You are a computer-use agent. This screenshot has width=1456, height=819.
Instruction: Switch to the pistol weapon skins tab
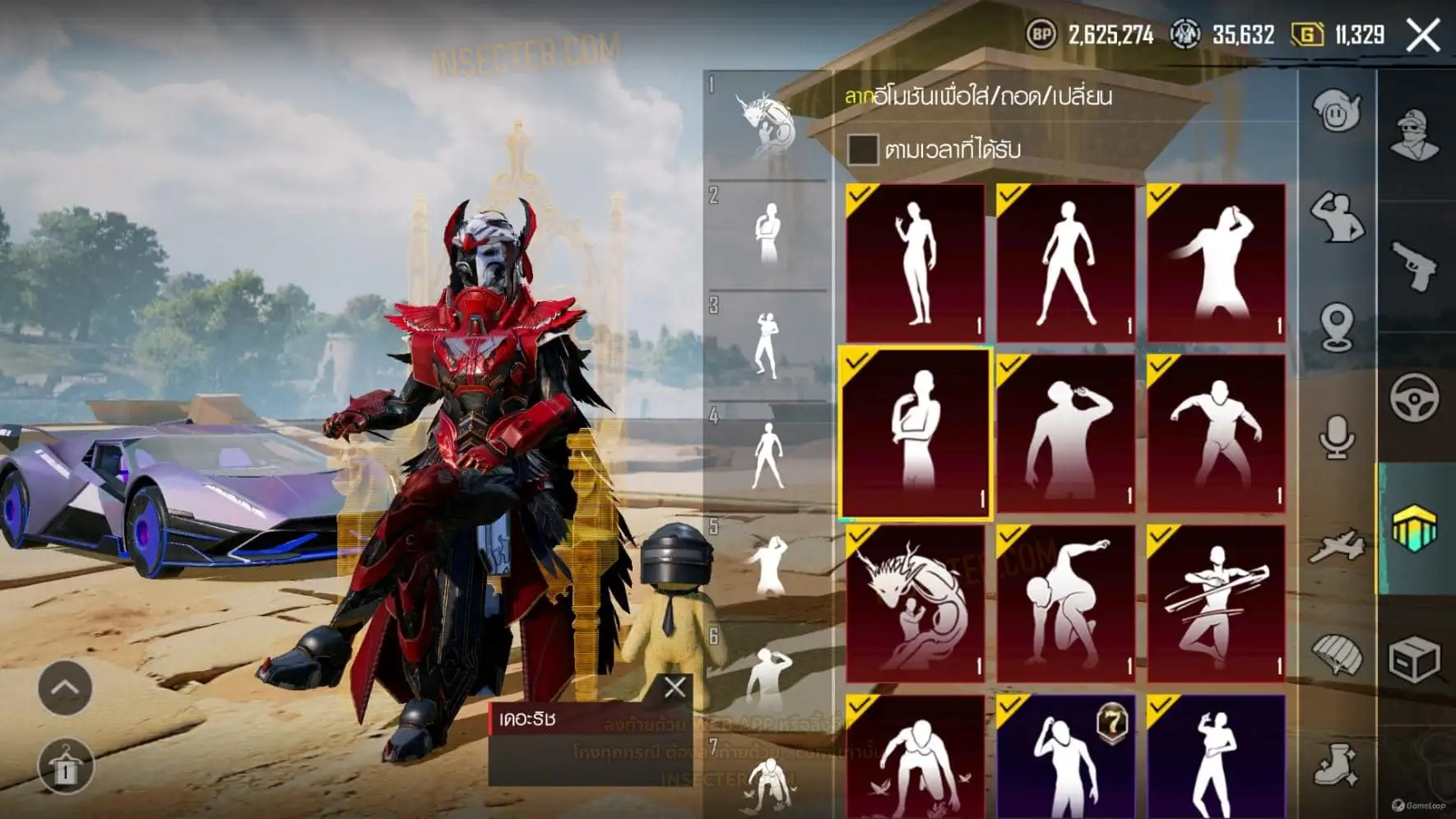pyautogui.click(x=1415, y=265)
